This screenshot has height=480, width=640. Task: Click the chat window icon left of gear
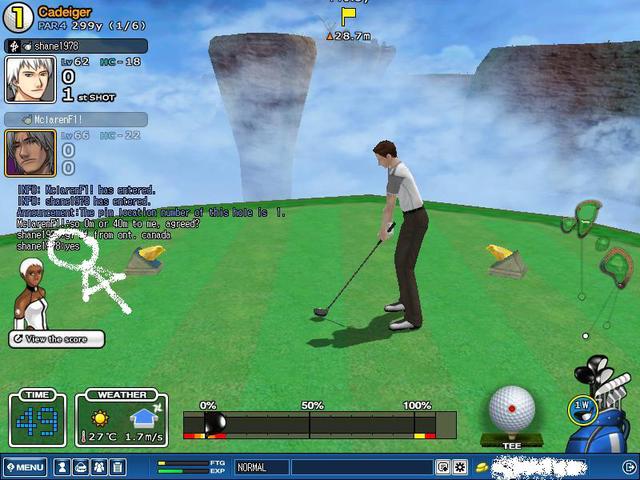coord(443,467)
